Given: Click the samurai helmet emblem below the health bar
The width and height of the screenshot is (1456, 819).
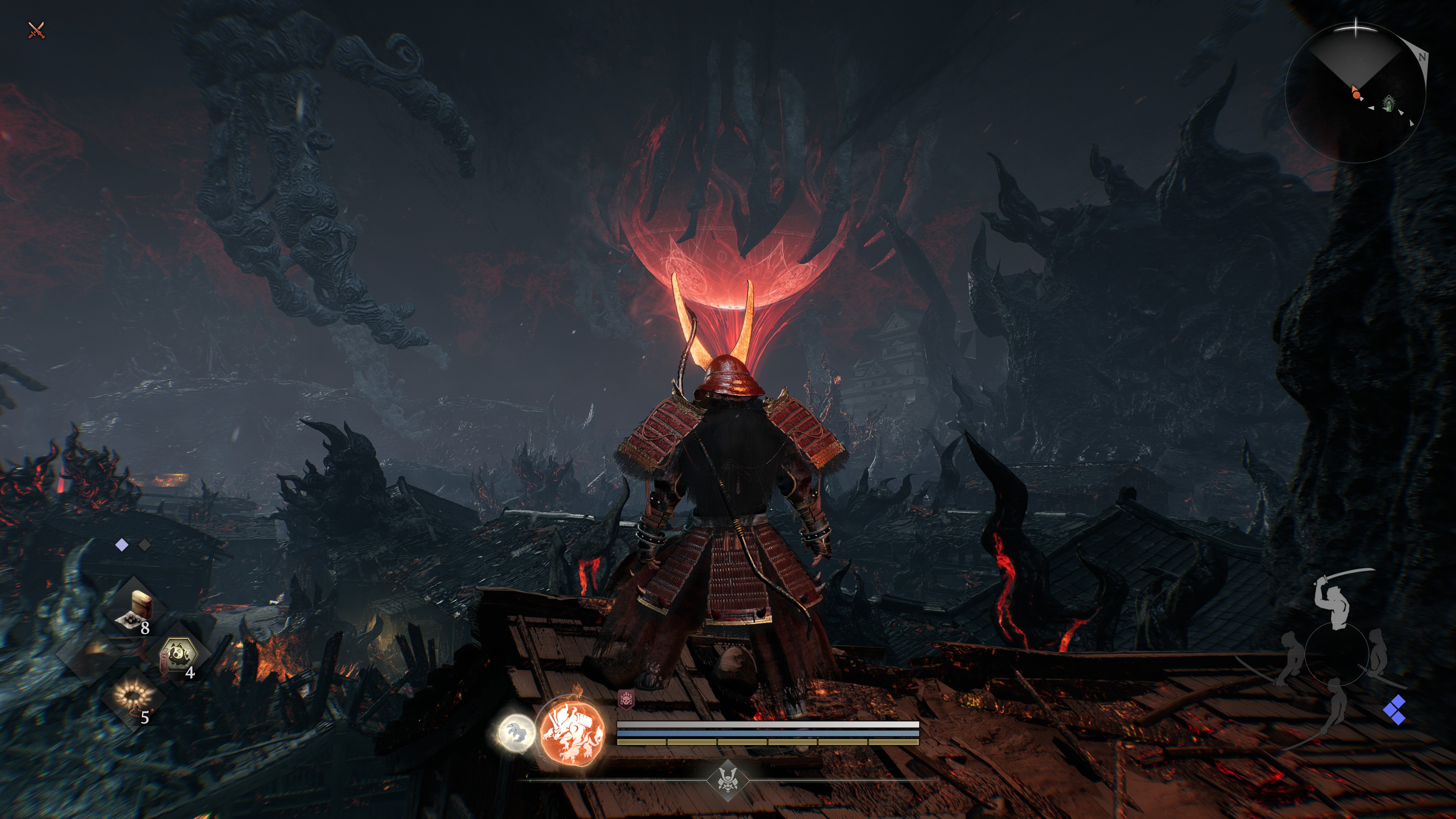Looking at the screenshot, I should pos(728,781).
